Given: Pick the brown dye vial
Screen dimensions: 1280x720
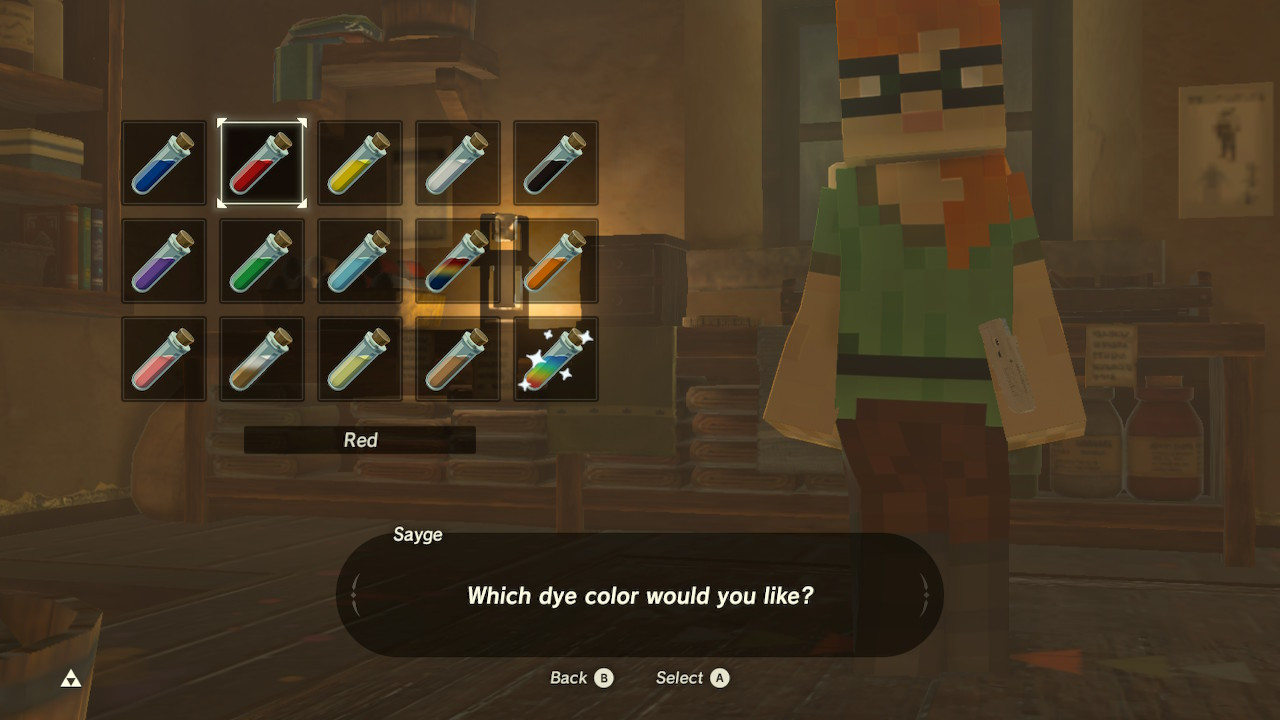Looking at the screenshot, I should click(457, 359).
